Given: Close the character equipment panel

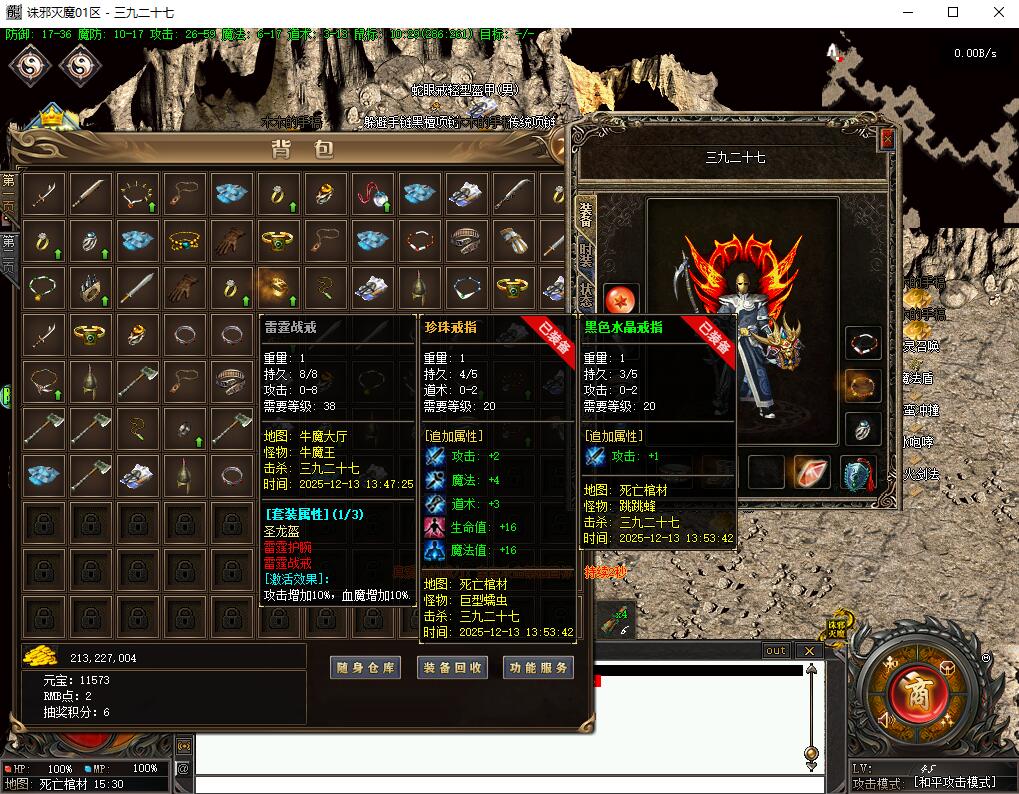Looking at the screenshot, I should pyautogui.click(x=886, y=141).
